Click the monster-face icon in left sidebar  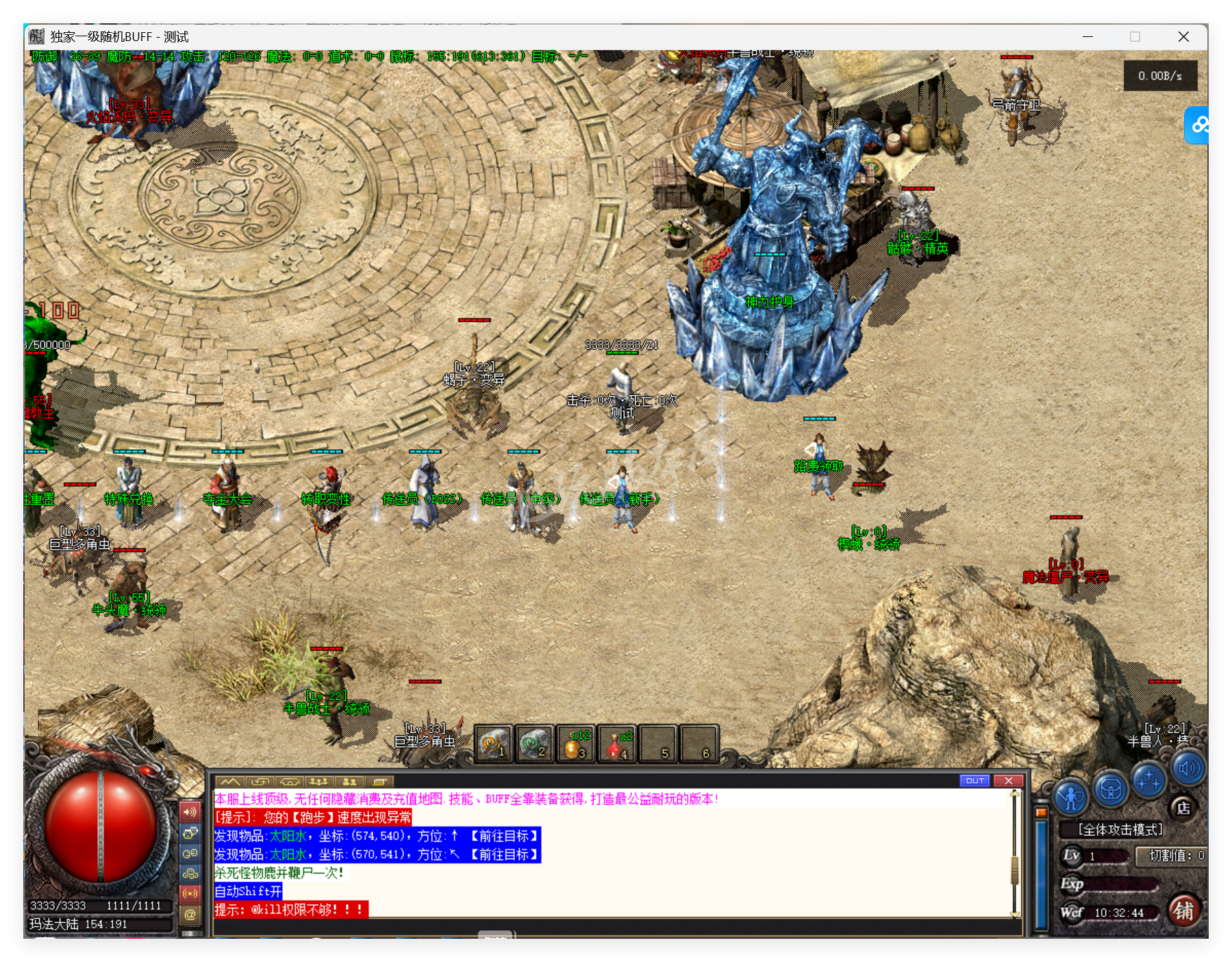pos(190,834)
